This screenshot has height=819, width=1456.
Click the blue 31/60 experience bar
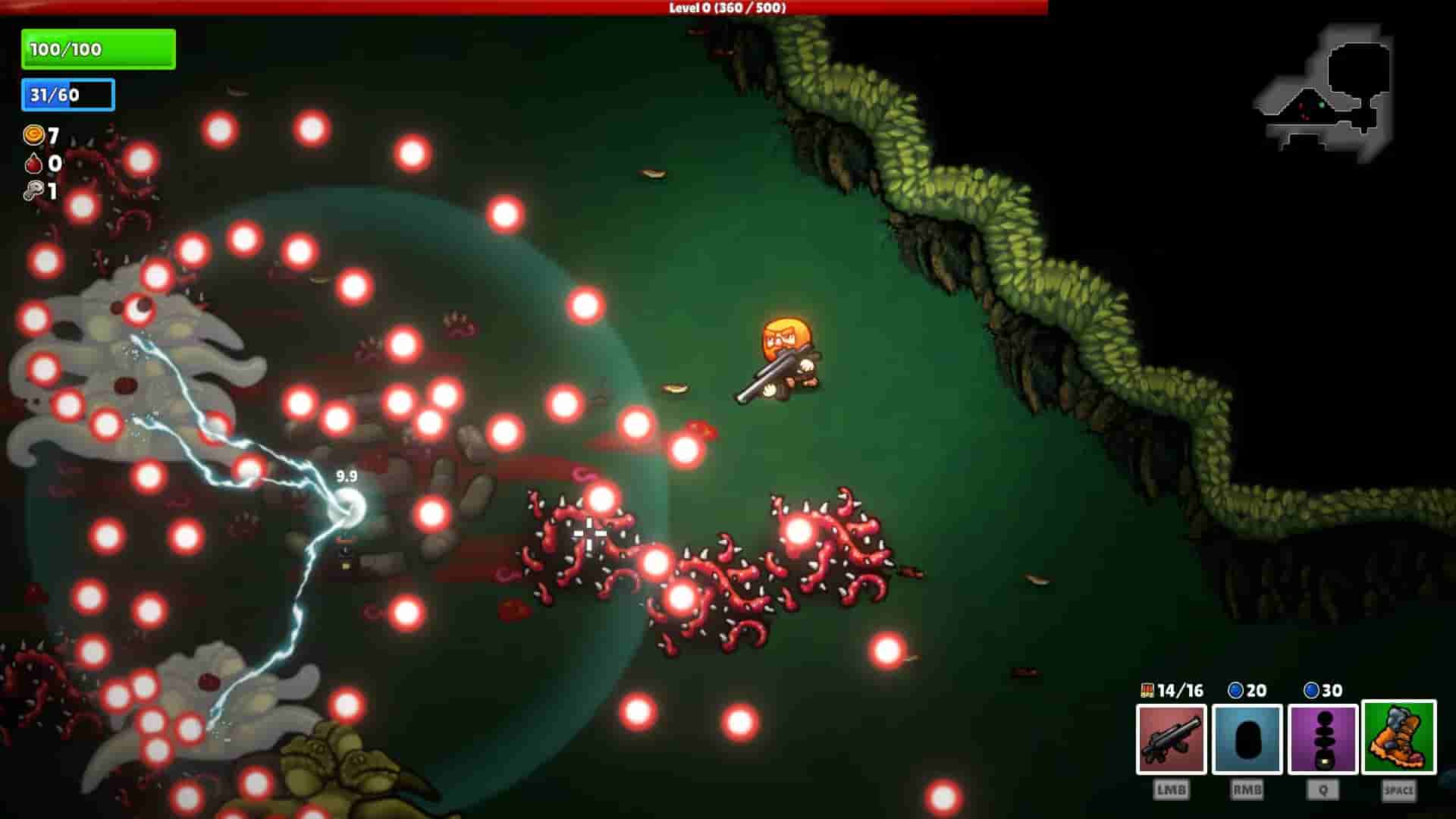(67, 96)
